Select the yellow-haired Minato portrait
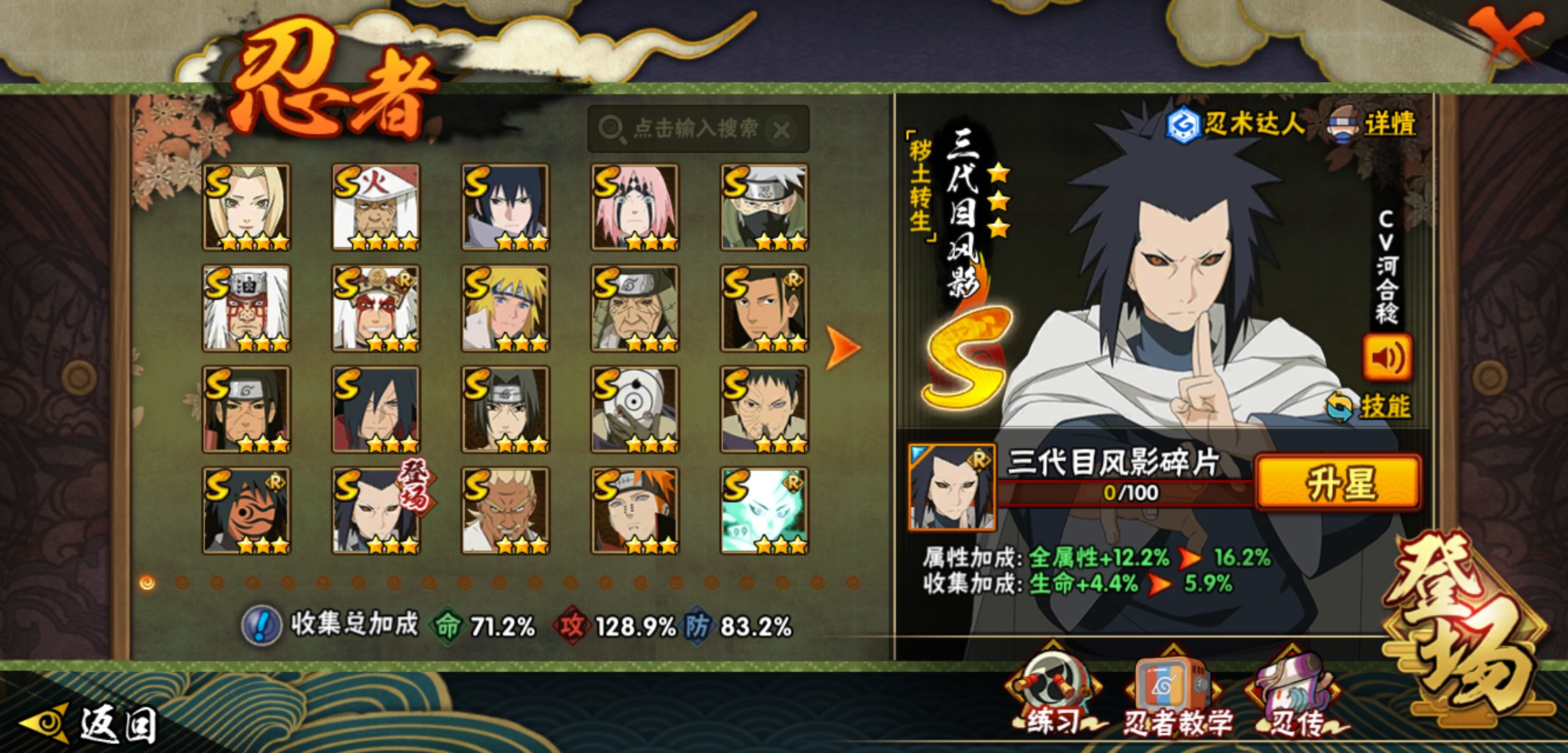 [506, 308]
